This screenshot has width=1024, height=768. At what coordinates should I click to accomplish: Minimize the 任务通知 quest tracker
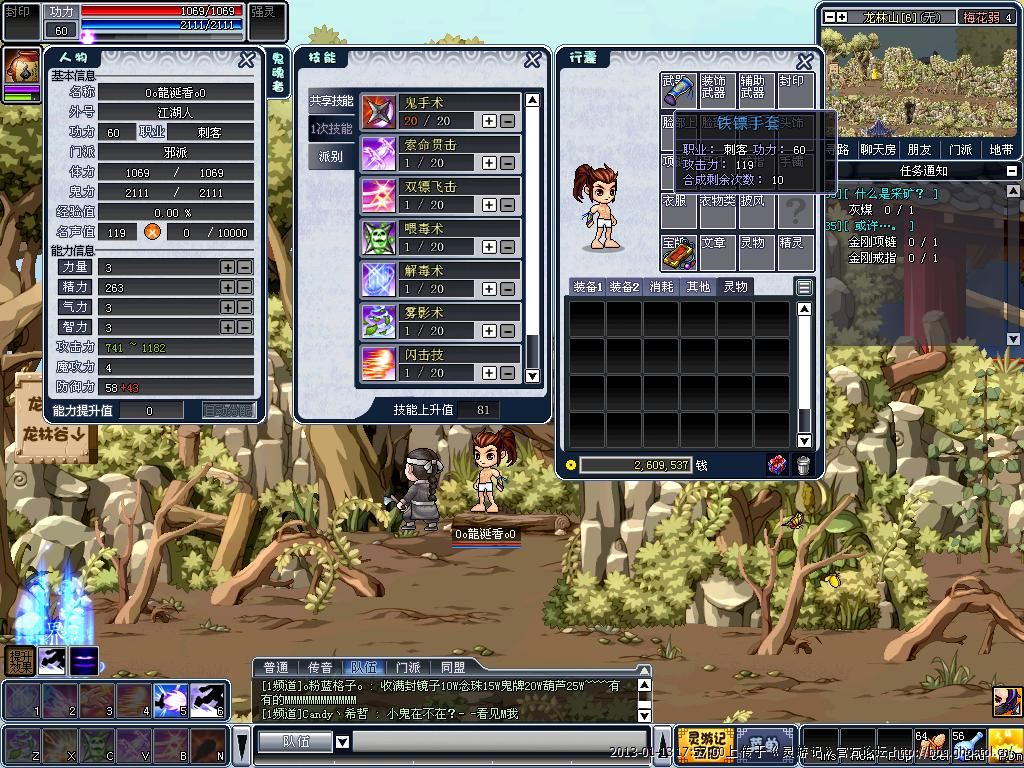[x=1011, y=171]
